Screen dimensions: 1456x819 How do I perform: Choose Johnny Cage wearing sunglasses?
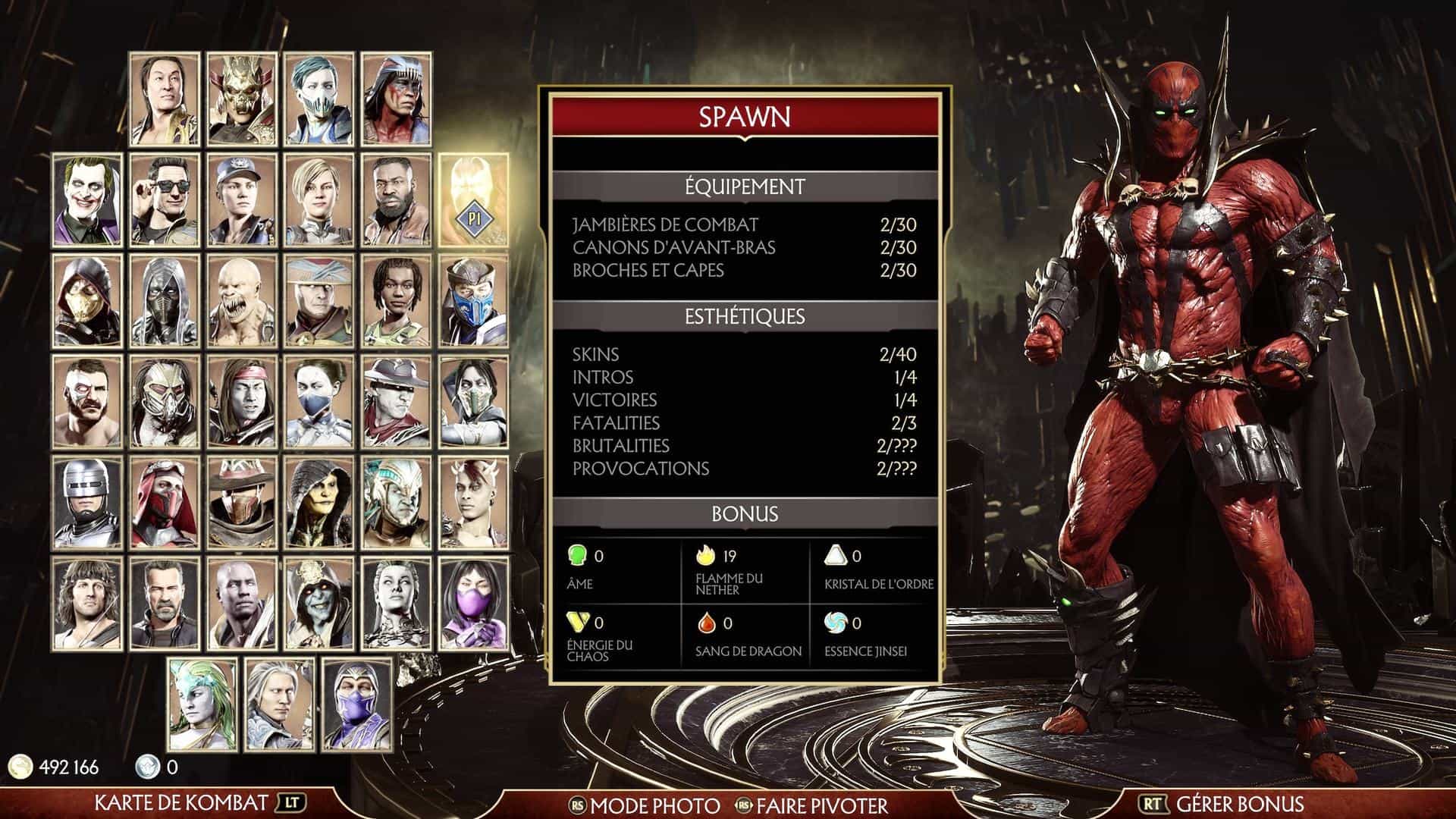(x=165, y=200)
